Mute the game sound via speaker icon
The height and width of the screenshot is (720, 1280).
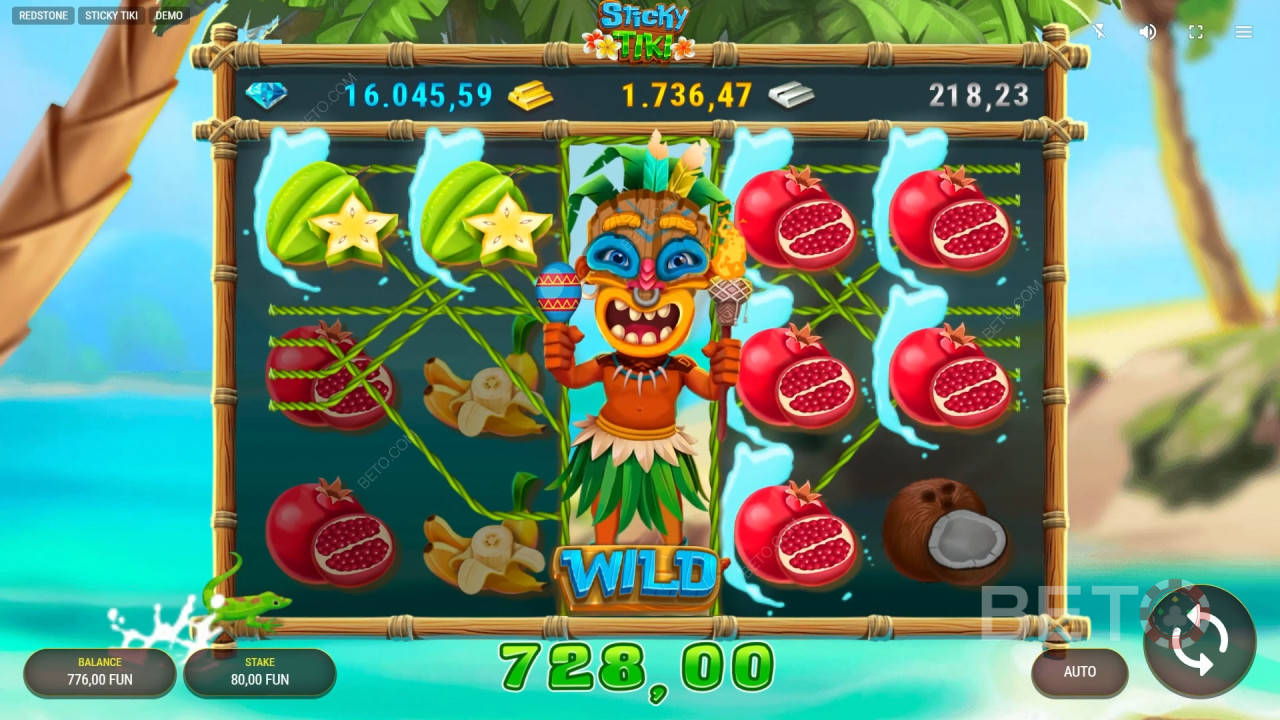pos(1148,32)
